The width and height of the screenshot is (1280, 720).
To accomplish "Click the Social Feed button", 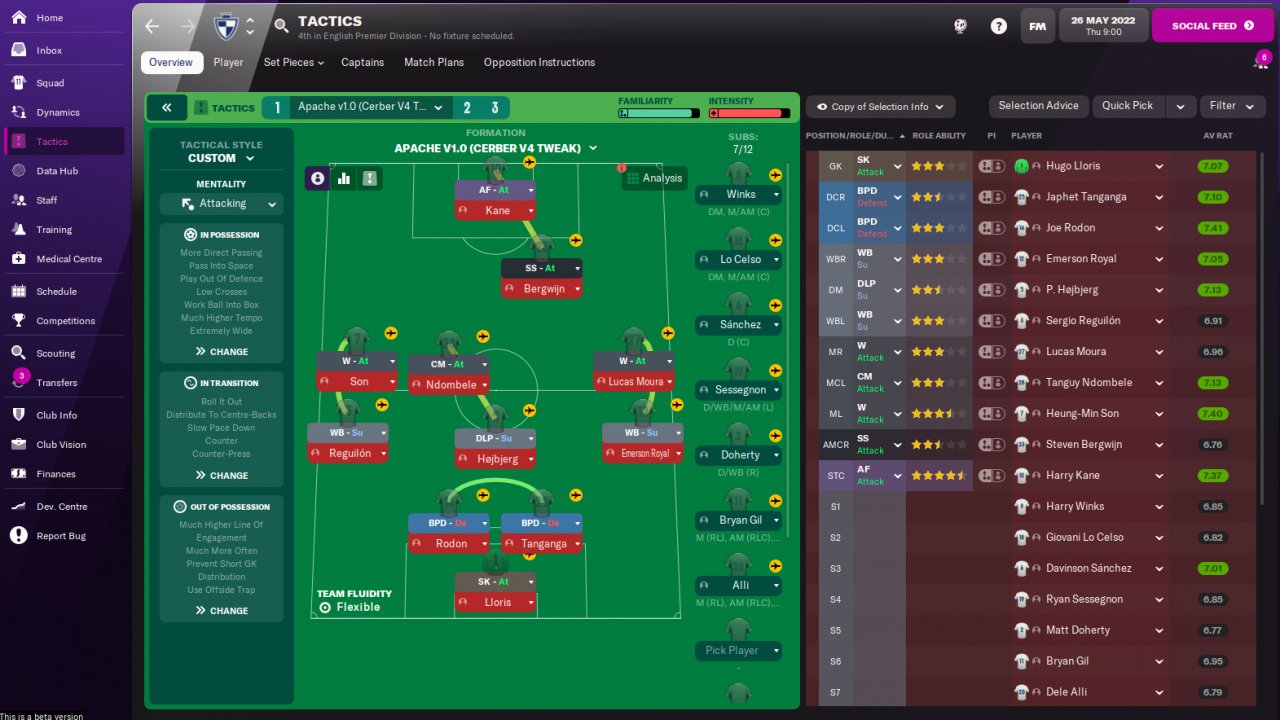I will point(1211,26).
